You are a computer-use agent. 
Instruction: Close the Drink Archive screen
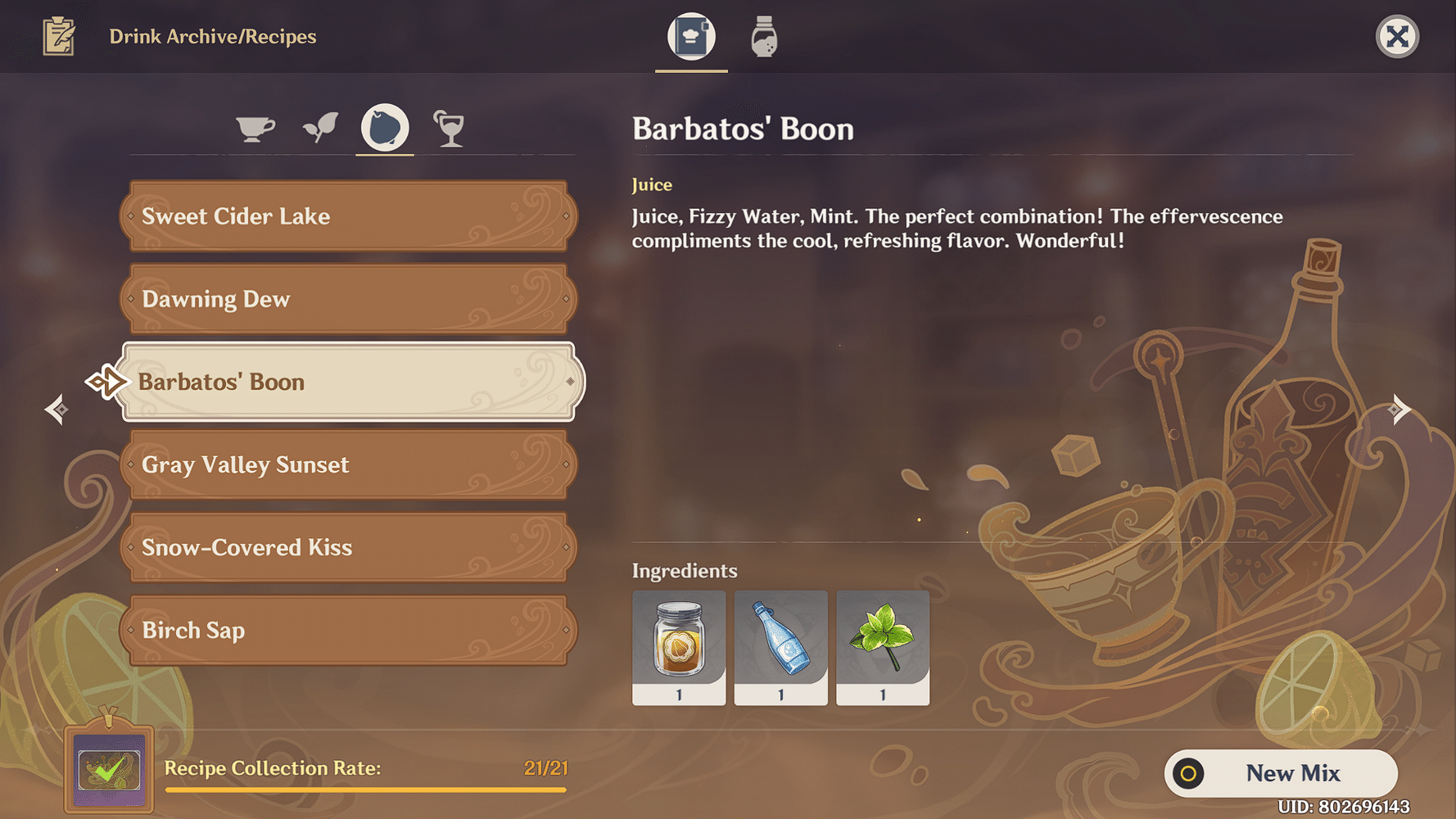(x=1397, y=37)
